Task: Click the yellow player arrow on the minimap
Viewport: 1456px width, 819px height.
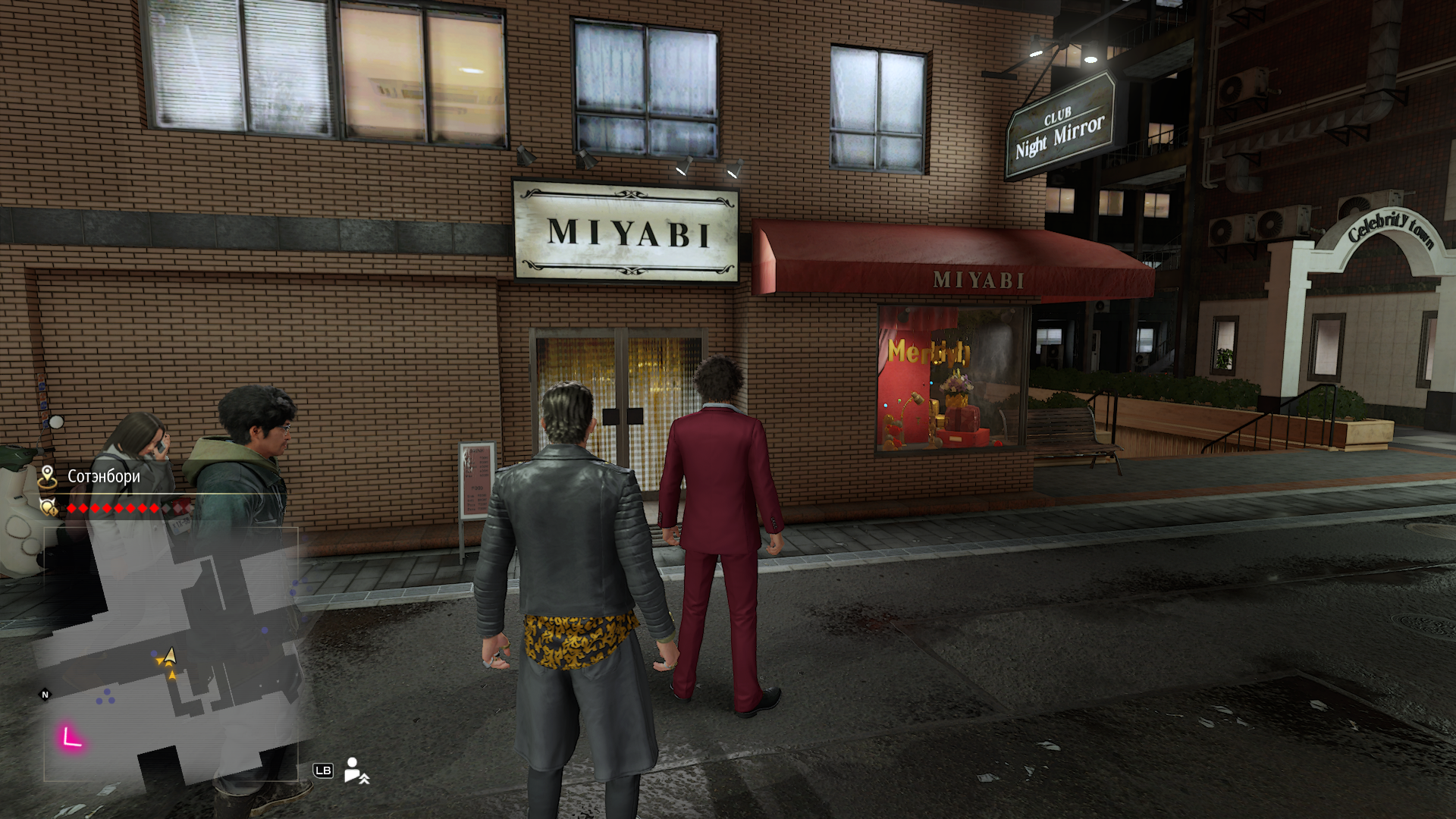Action: tap(169, 656)
